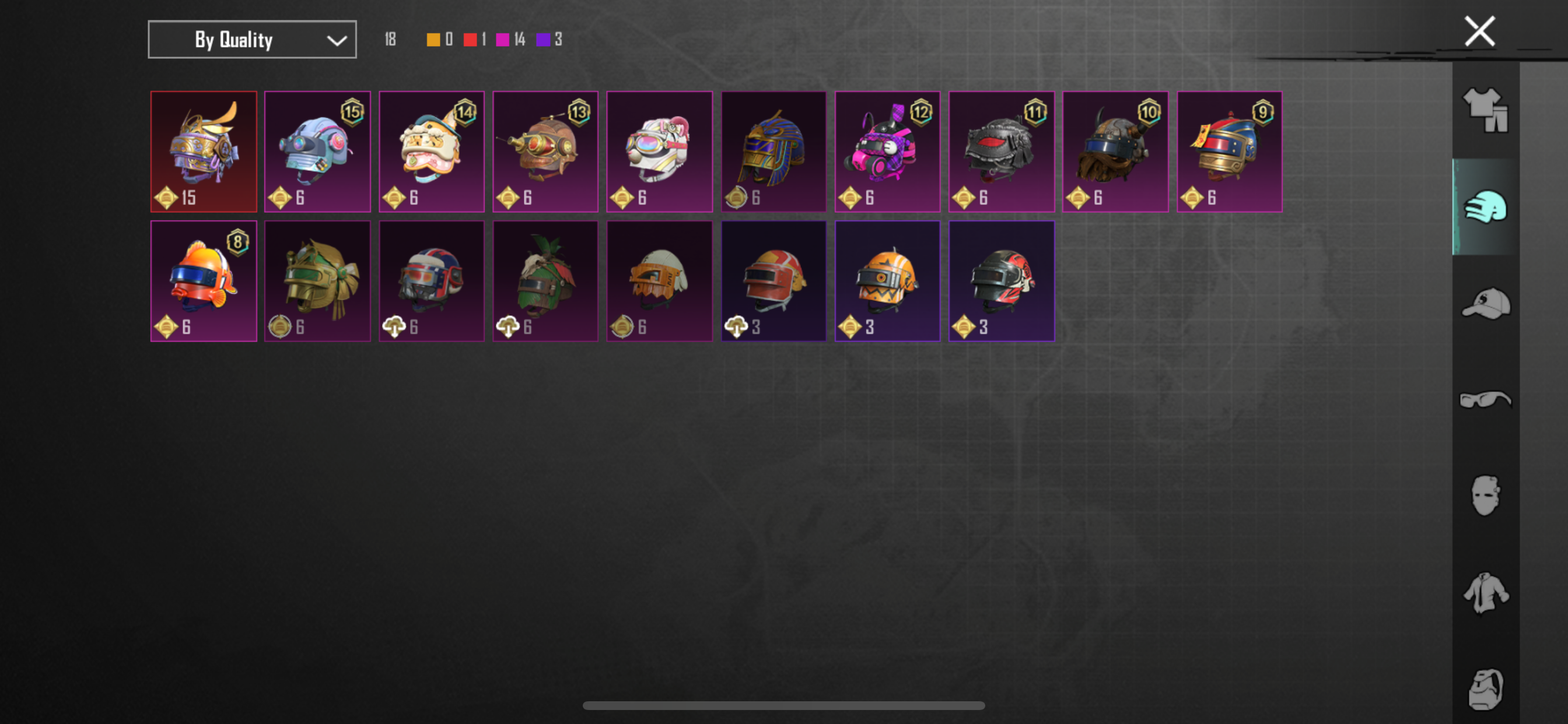Show the jacket and shirt category
1568x724 pixels.
tap(1485, 593)
